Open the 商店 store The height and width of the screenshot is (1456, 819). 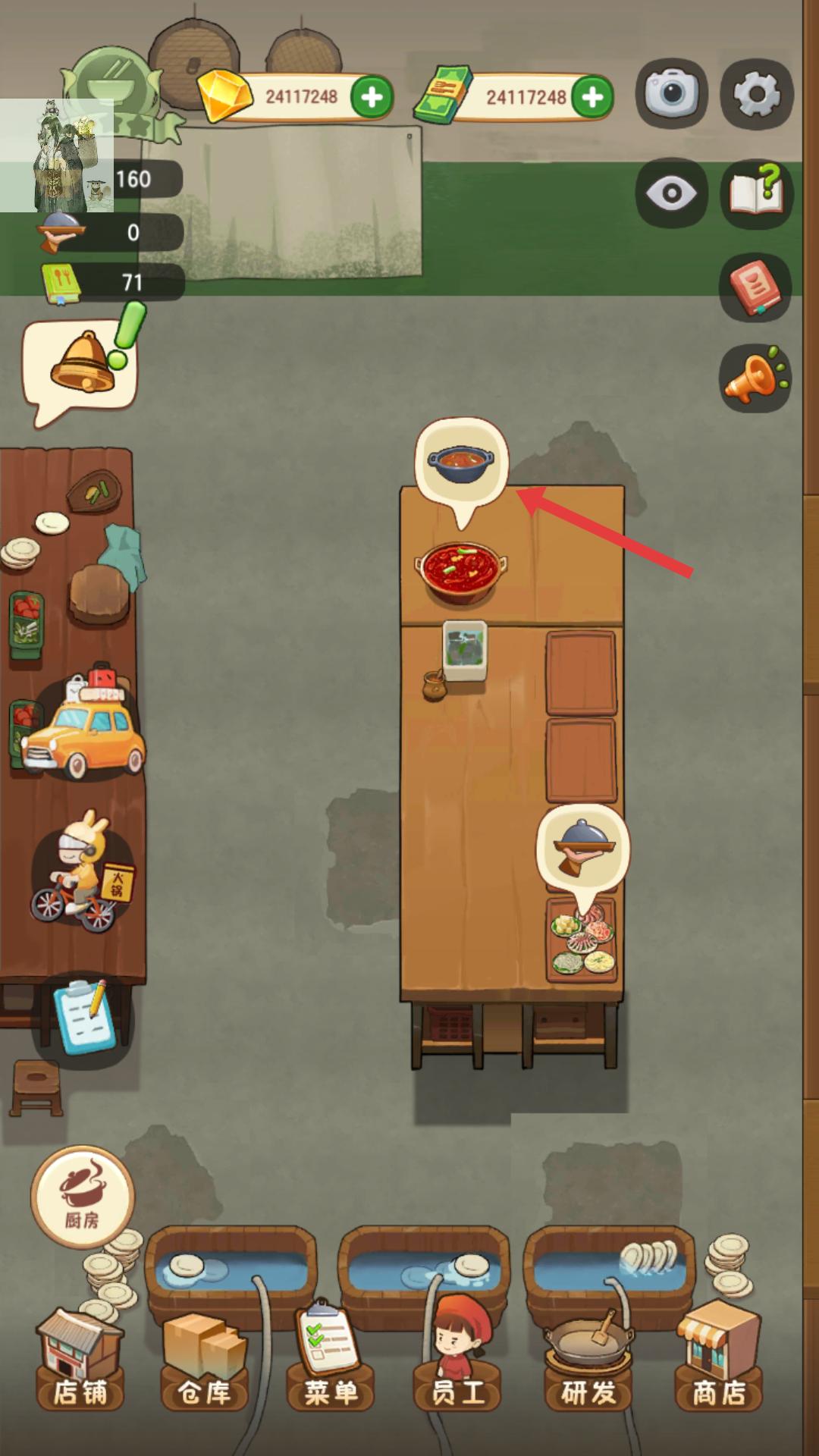coord(719,1365)
